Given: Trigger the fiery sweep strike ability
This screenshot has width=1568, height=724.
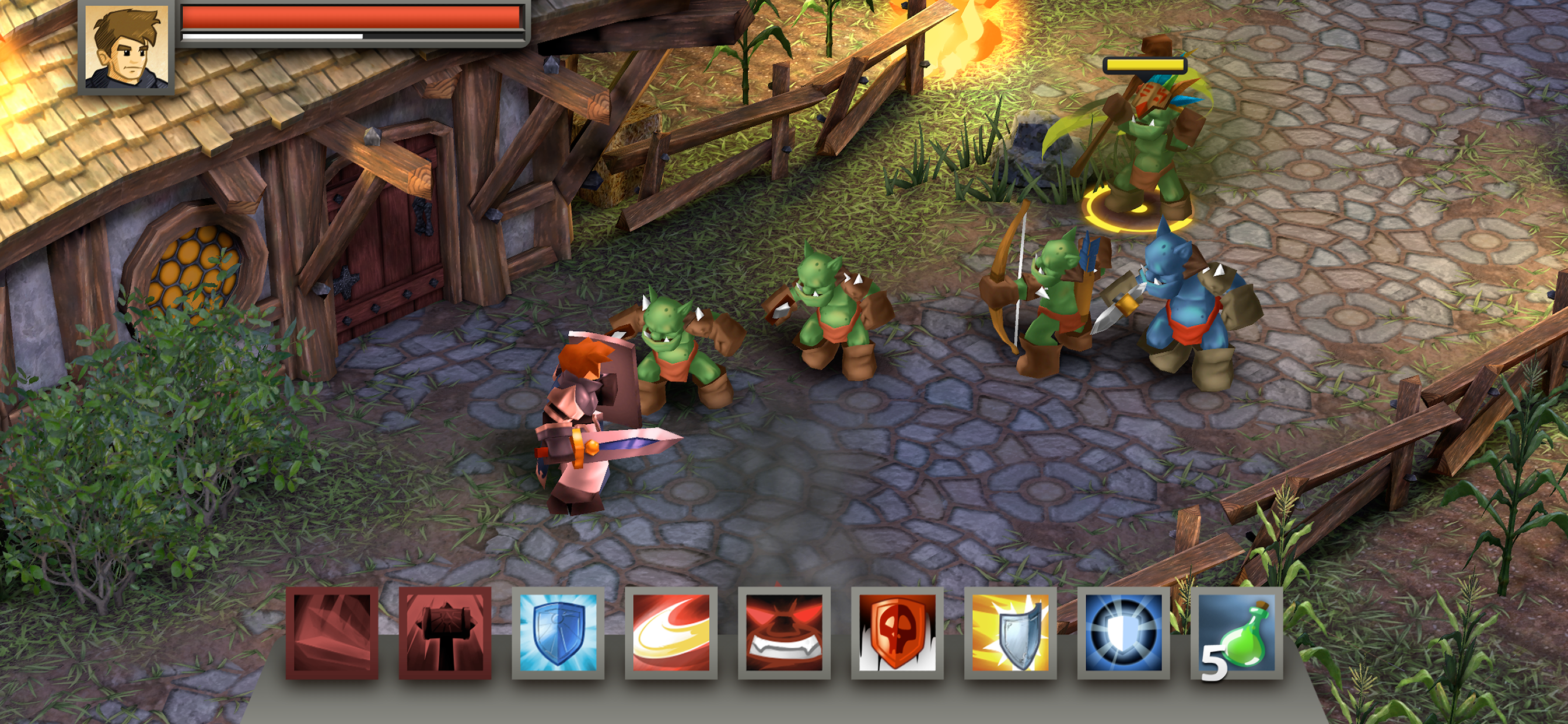Looking at the screenshot, I should click(671, 632).
